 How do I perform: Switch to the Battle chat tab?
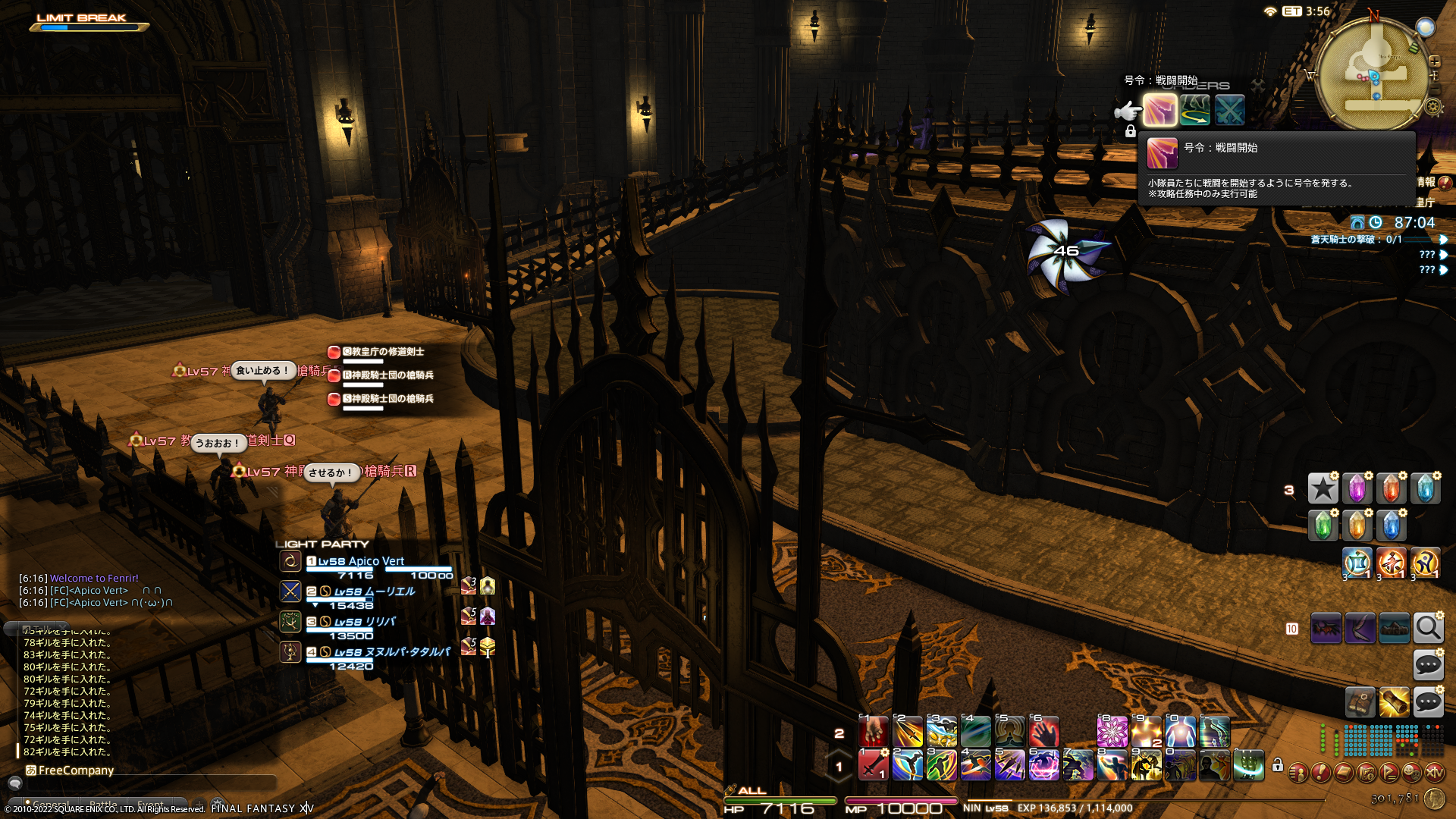tap(103, 805)
